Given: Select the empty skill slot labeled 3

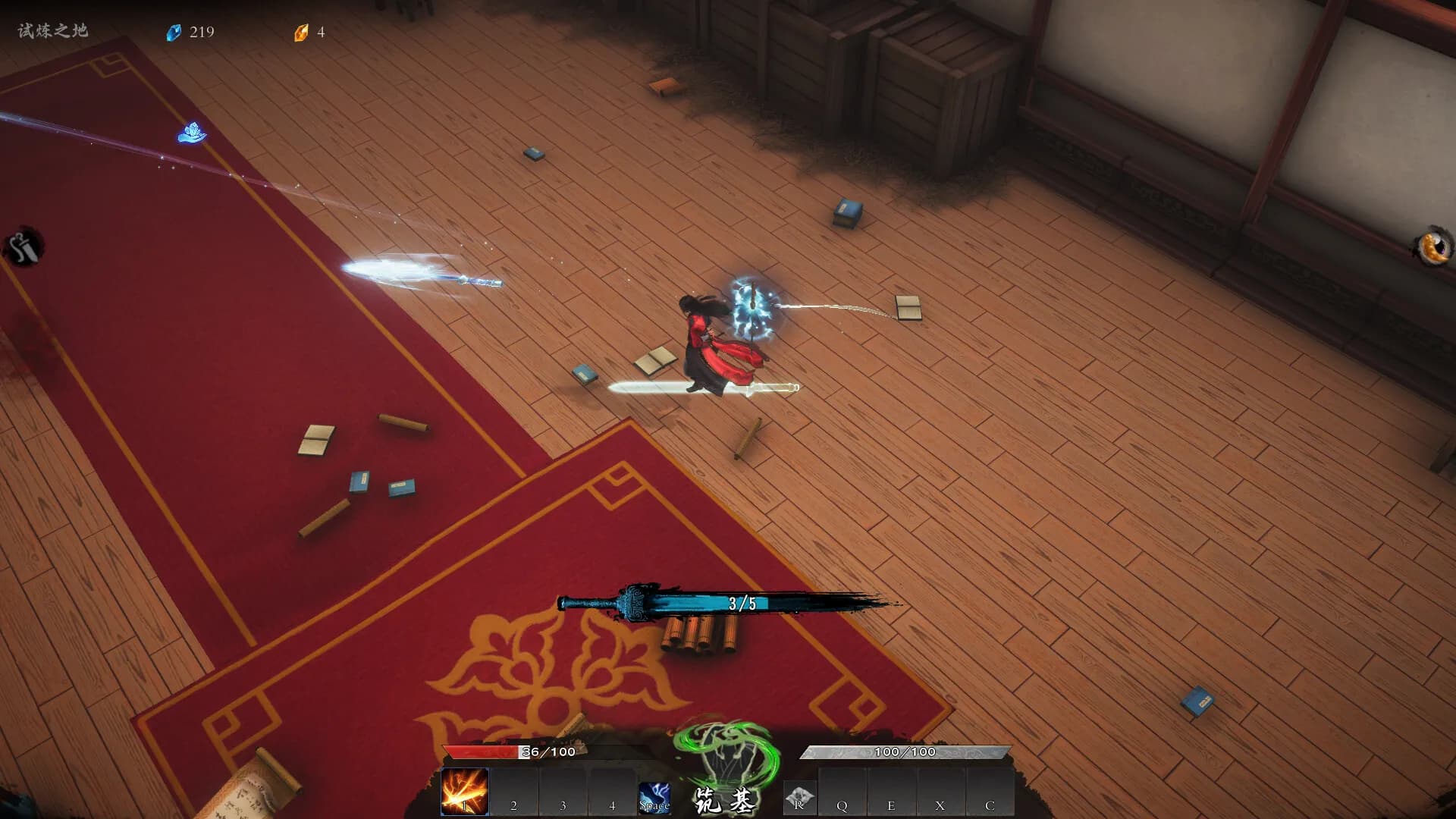Looking at the screenshot, I should (x=563, y=793).
